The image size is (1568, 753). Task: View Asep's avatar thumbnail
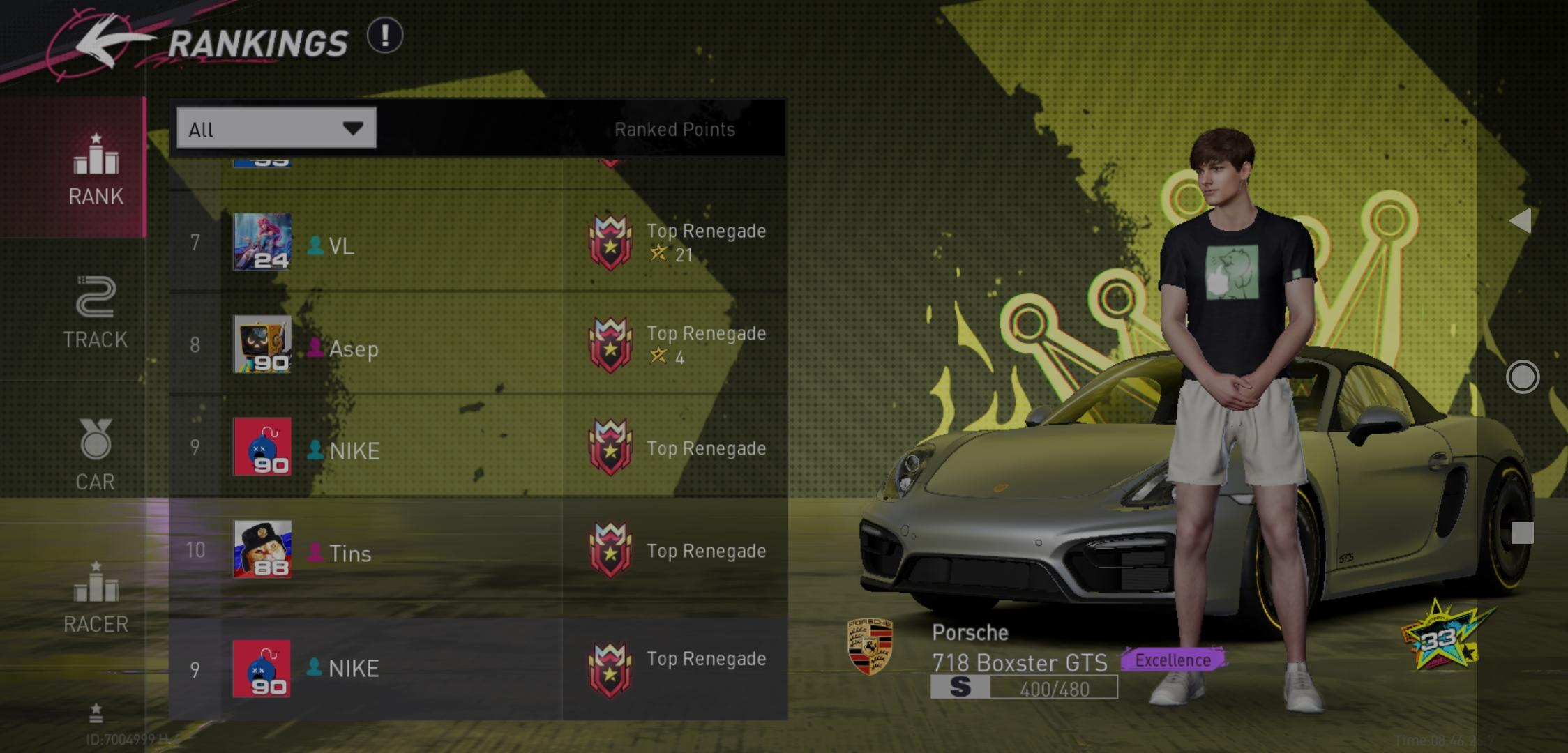coord(262,344)
